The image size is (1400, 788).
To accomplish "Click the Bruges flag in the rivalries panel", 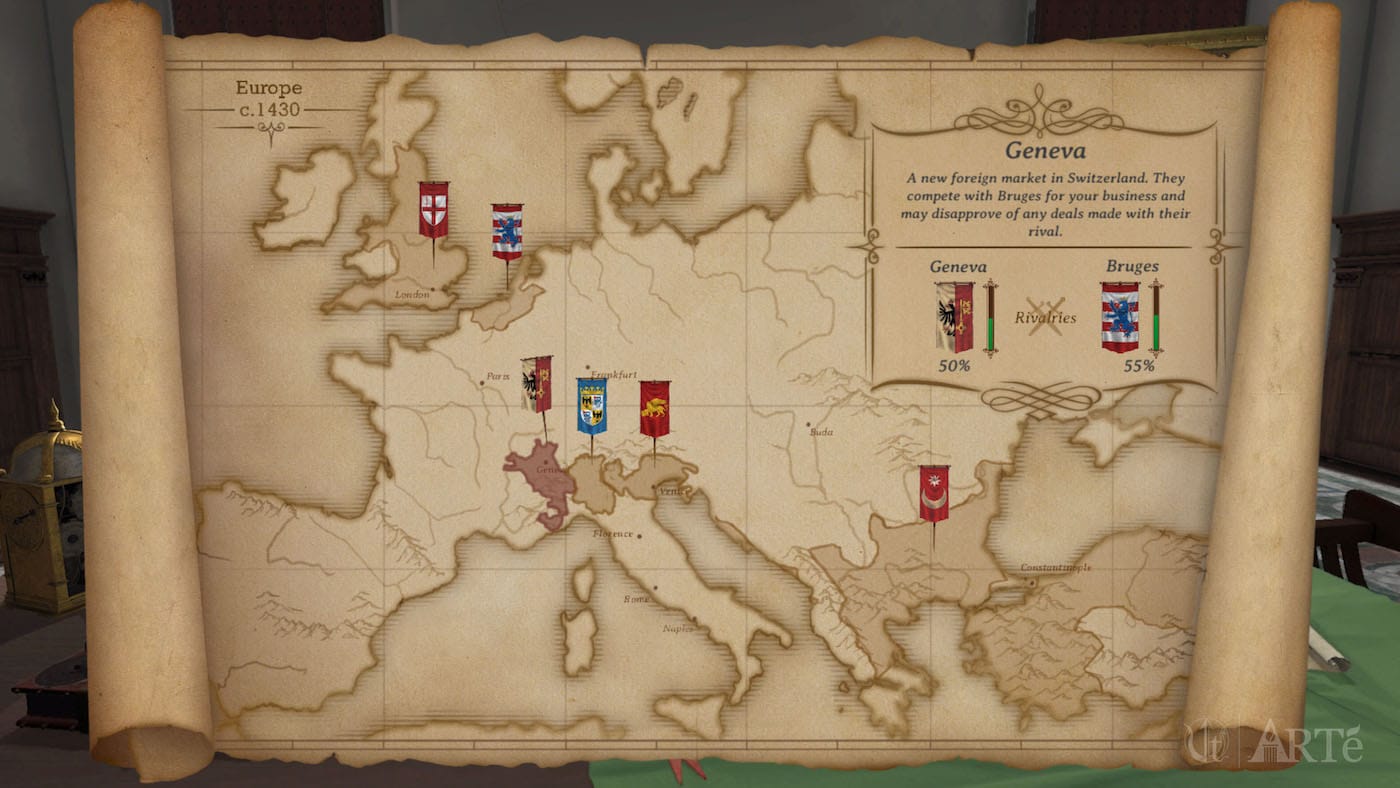I will (x=1120, y=316).
